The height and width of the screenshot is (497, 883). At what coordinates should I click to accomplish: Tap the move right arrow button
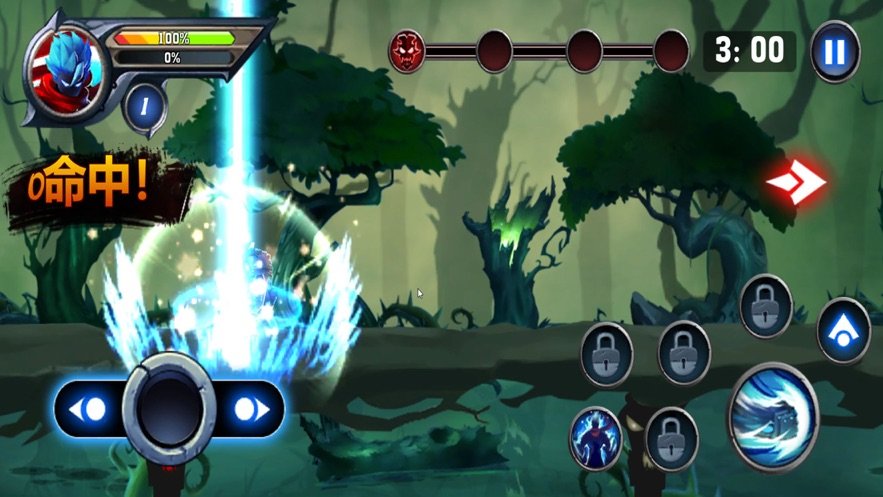249,409
